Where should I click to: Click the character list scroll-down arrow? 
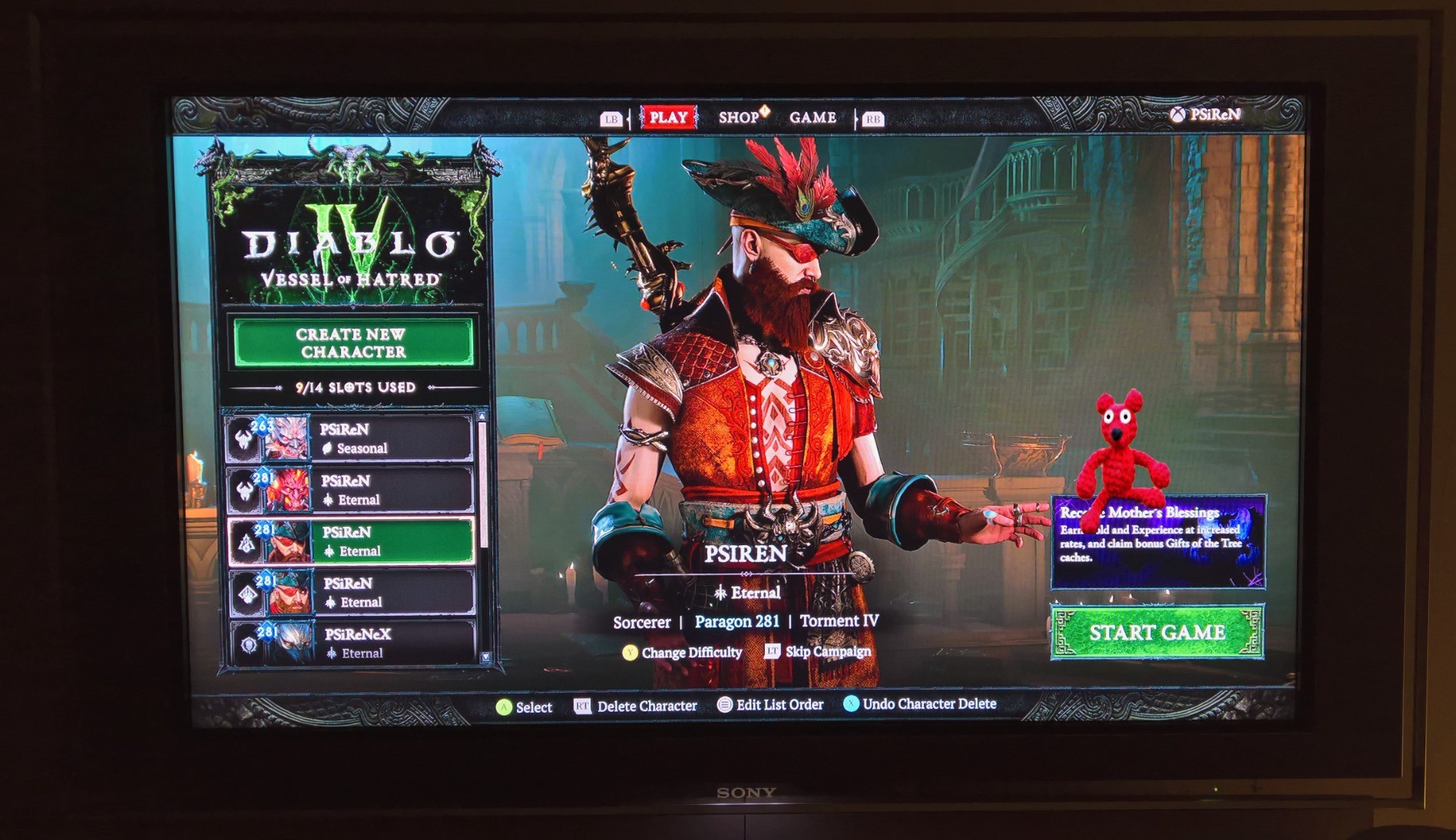(x=485, y=657)
